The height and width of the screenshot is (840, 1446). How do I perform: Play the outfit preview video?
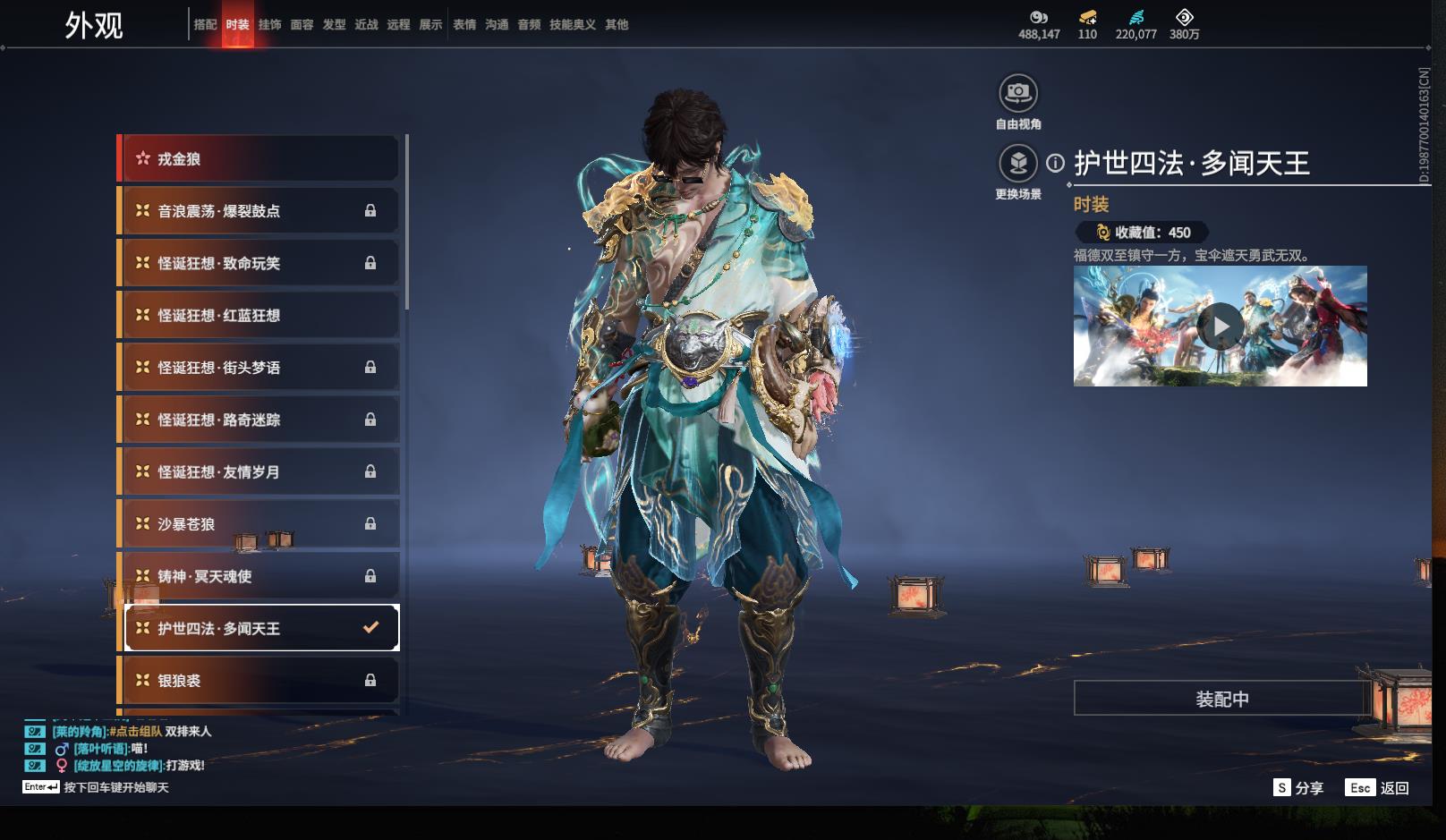1221,327
